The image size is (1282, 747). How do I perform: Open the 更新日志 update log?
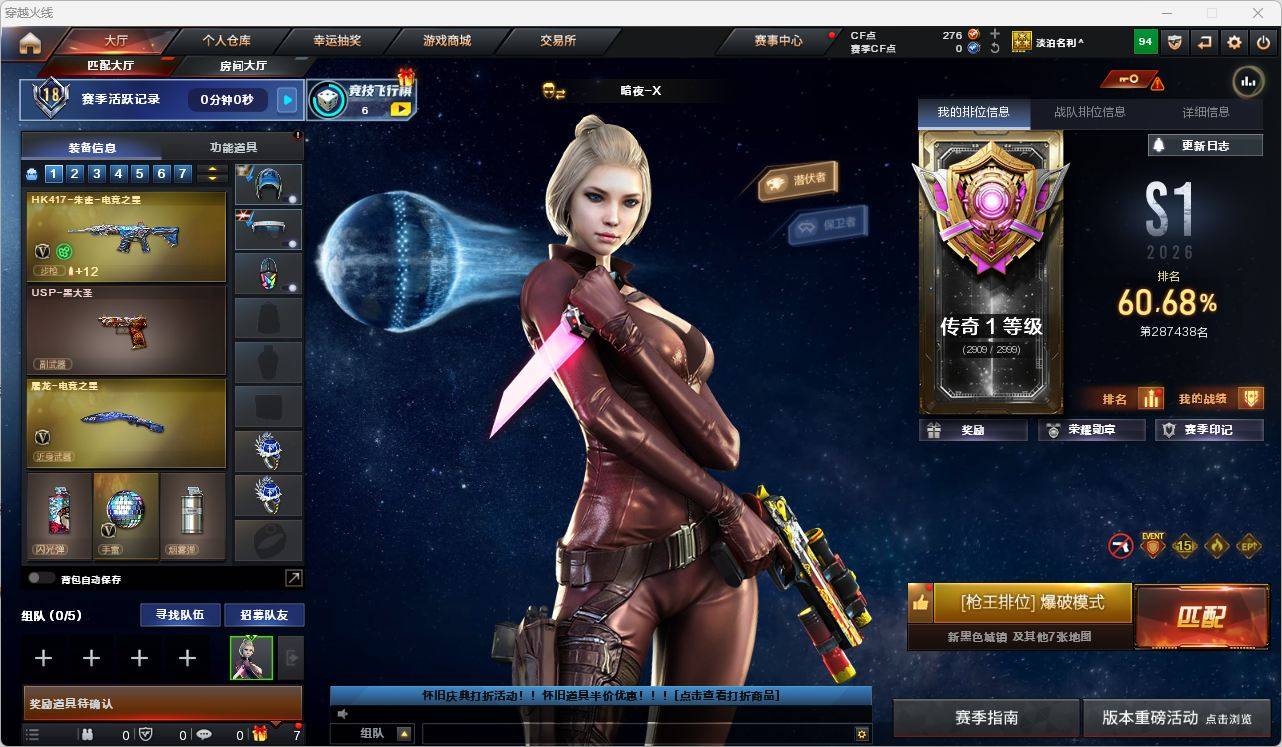(x=1205, y=145)
